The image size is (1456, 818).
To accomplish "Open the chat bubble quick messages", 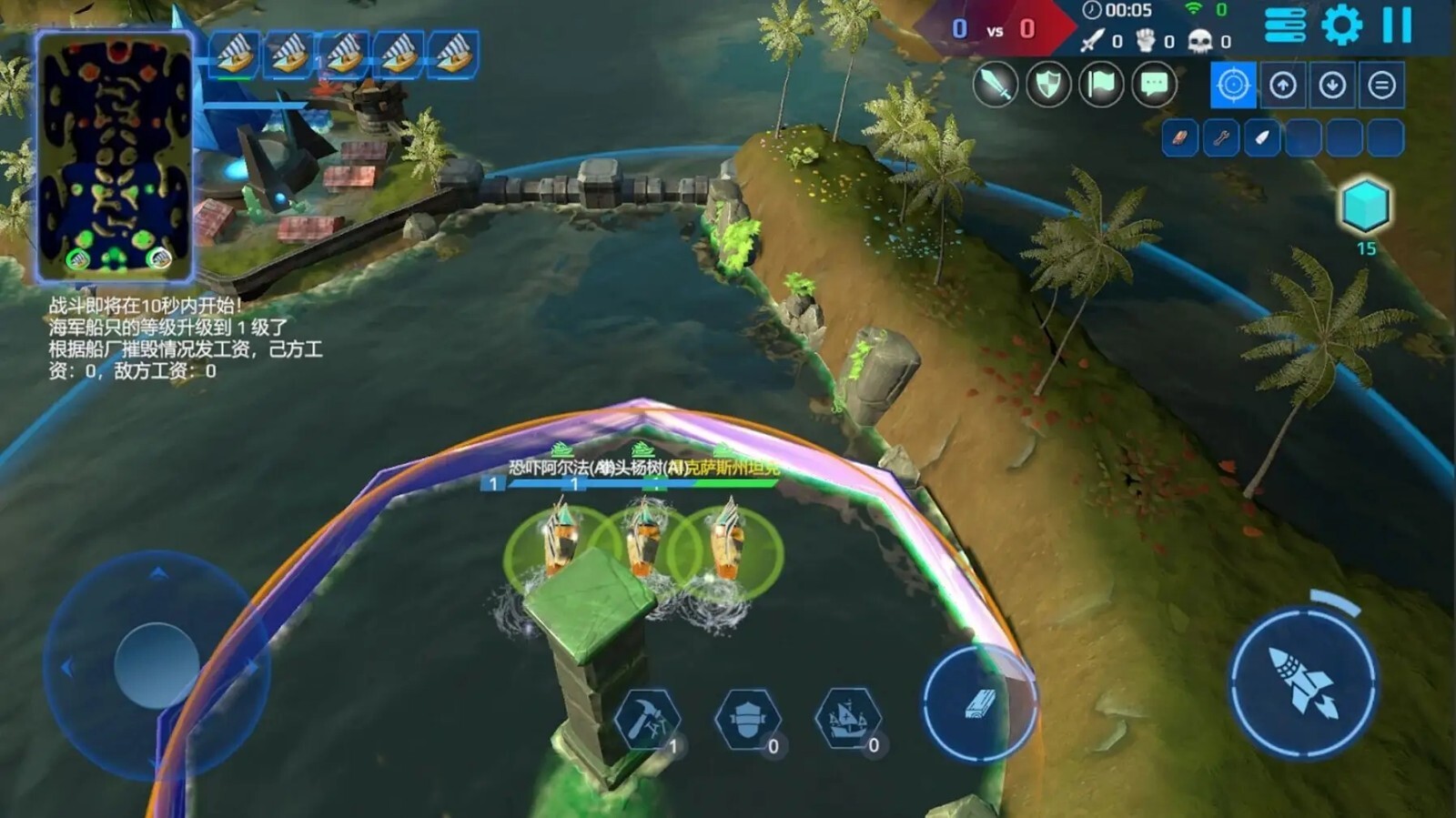I will [x=1151, y=86].
